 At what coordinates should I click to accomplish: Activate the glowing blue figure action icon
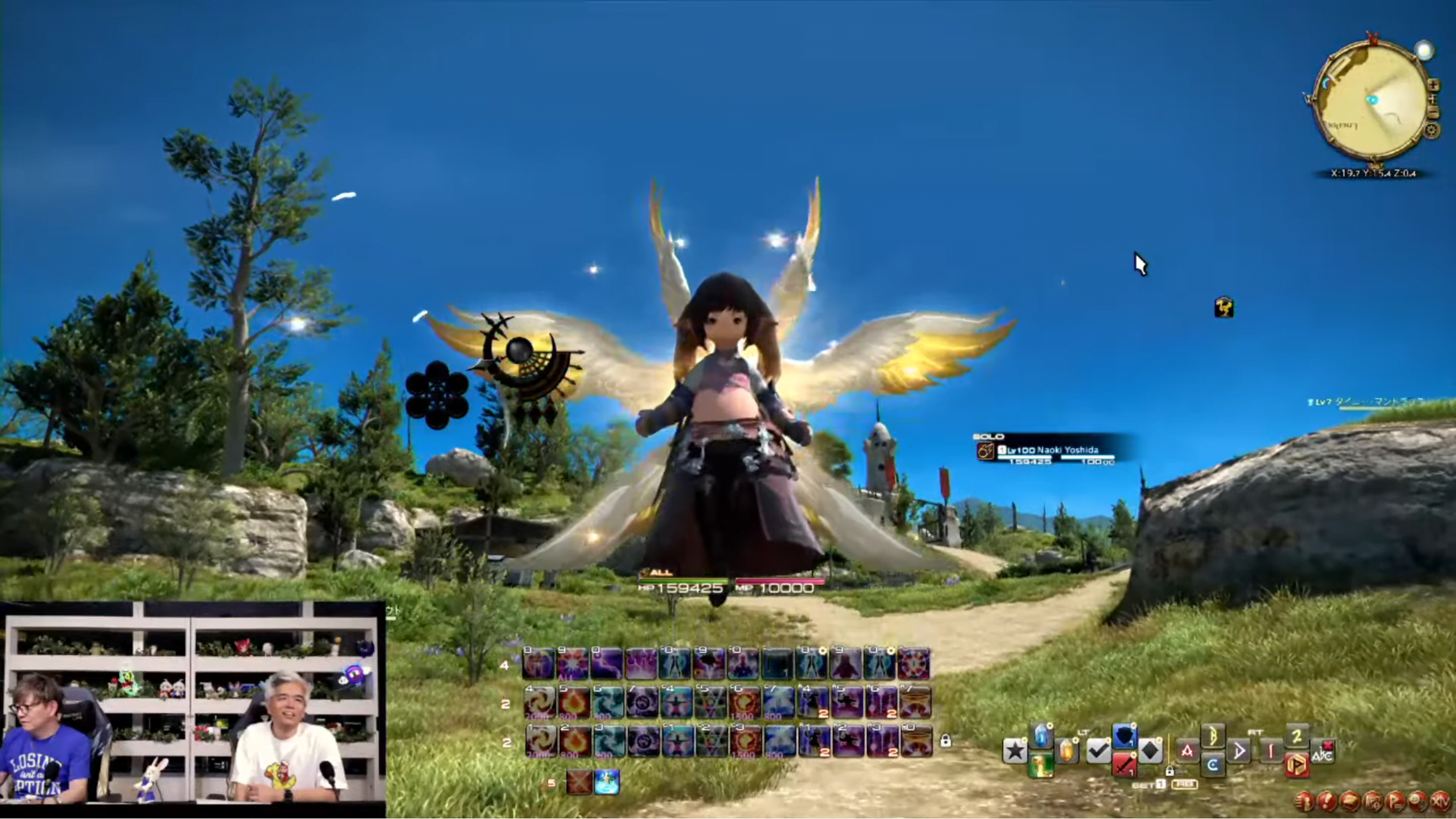(607, 782)
